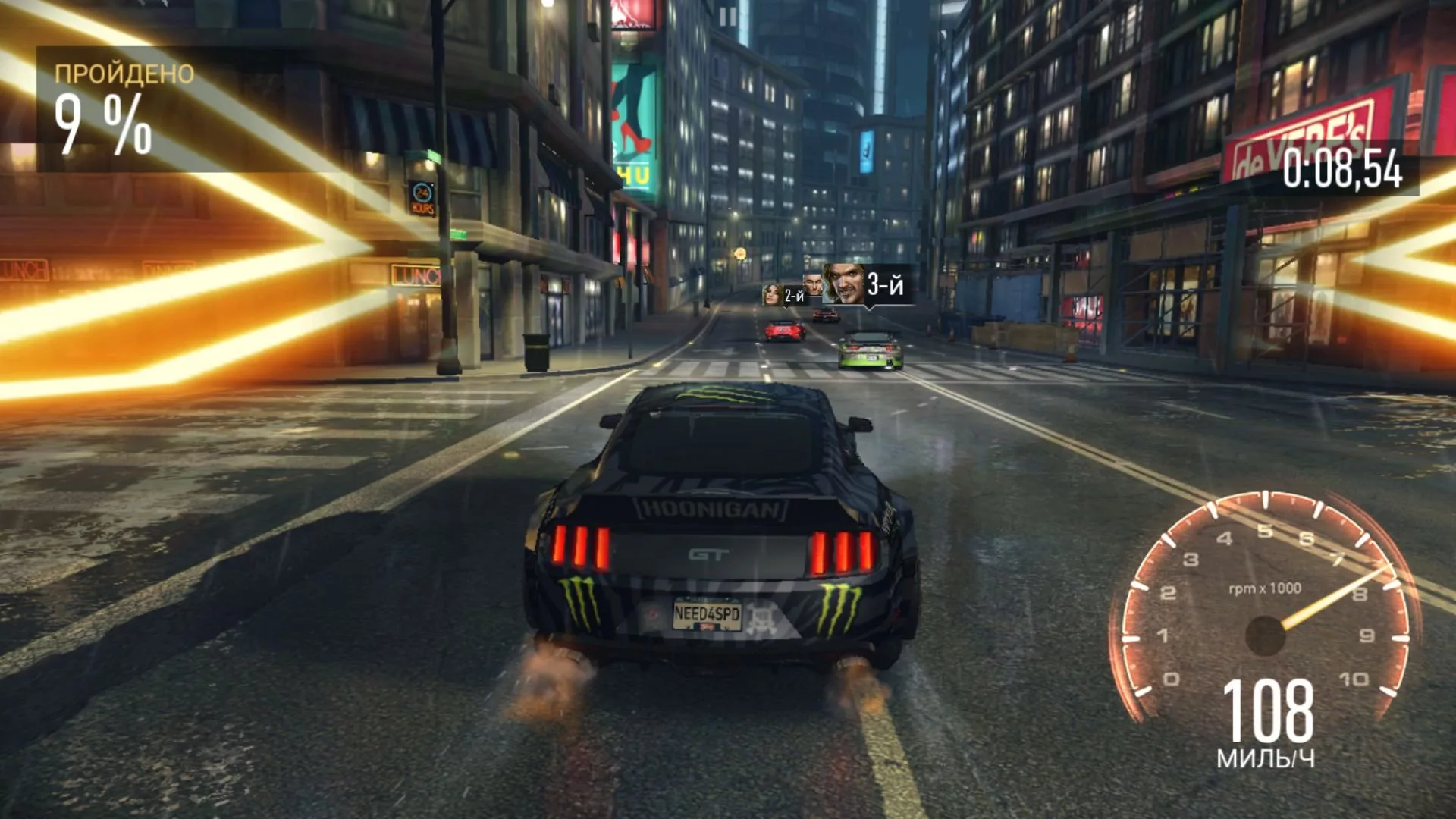This screenshot has width=1456, height=819.
Task: Tap the skull sticker near the license plate
Action: (761, 617)
